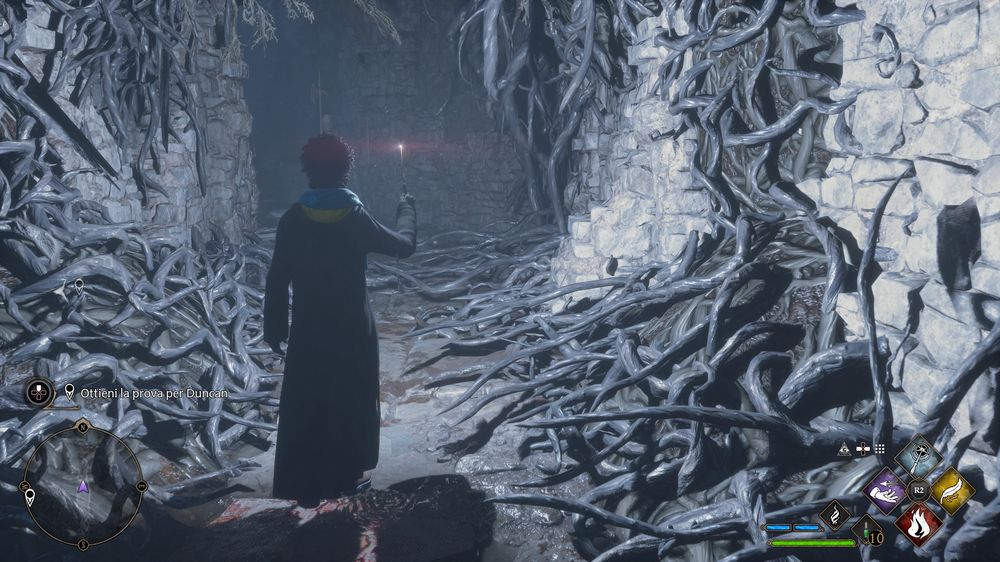The height and width of the screenshot is (562, 1000).
Task: Open the circular minimap
Action: pyautogui.click(x=83, y=487)
